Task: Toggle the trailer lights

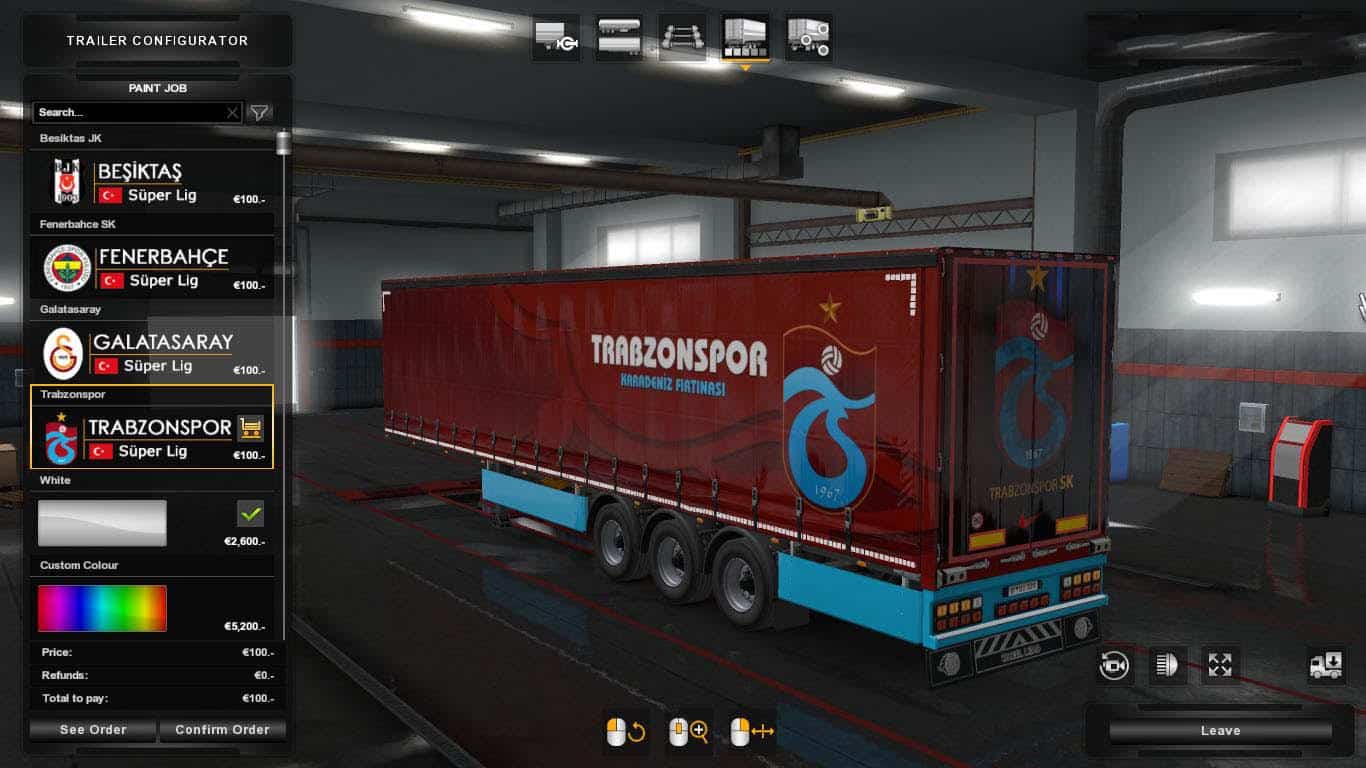Action: click(1166, 665)
